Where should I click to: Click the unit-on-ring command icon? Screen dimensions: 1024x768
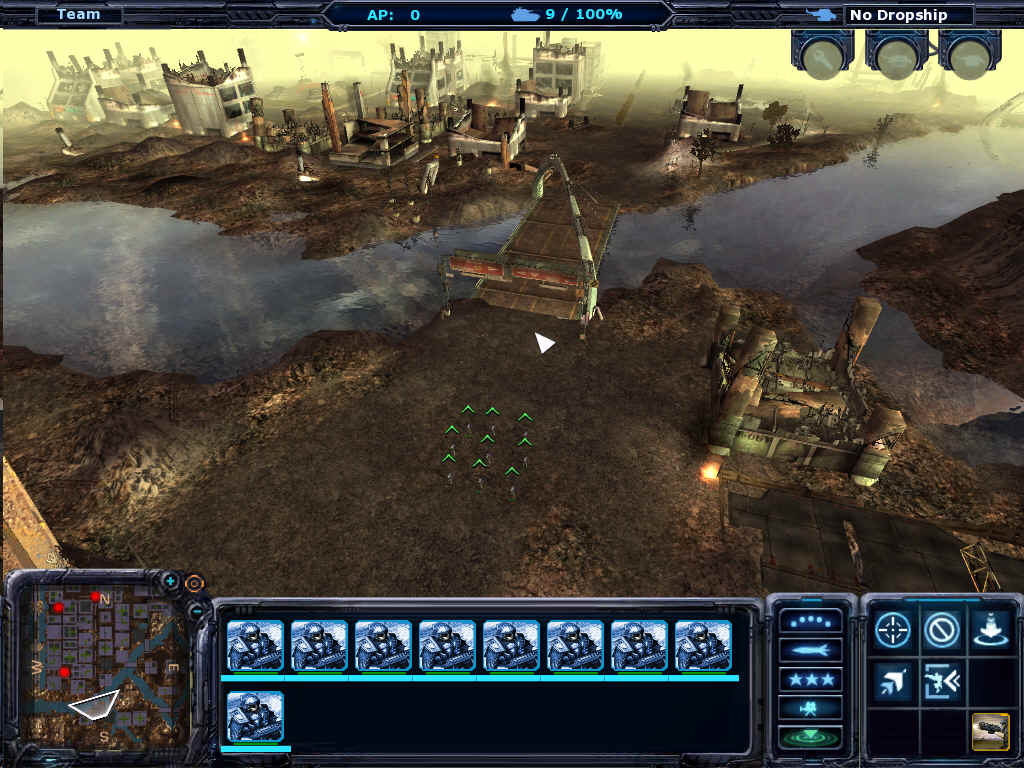click(990, 630)
